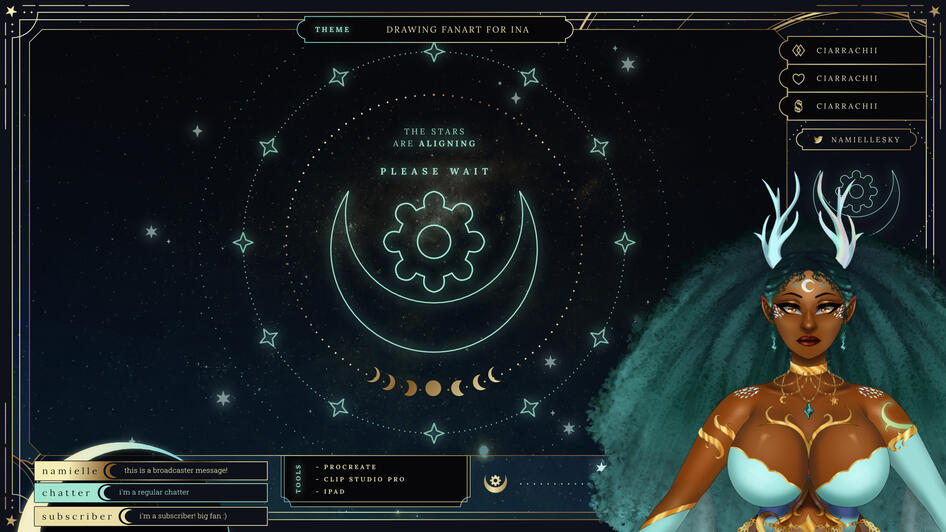Select the chatter regular message row

151,493
